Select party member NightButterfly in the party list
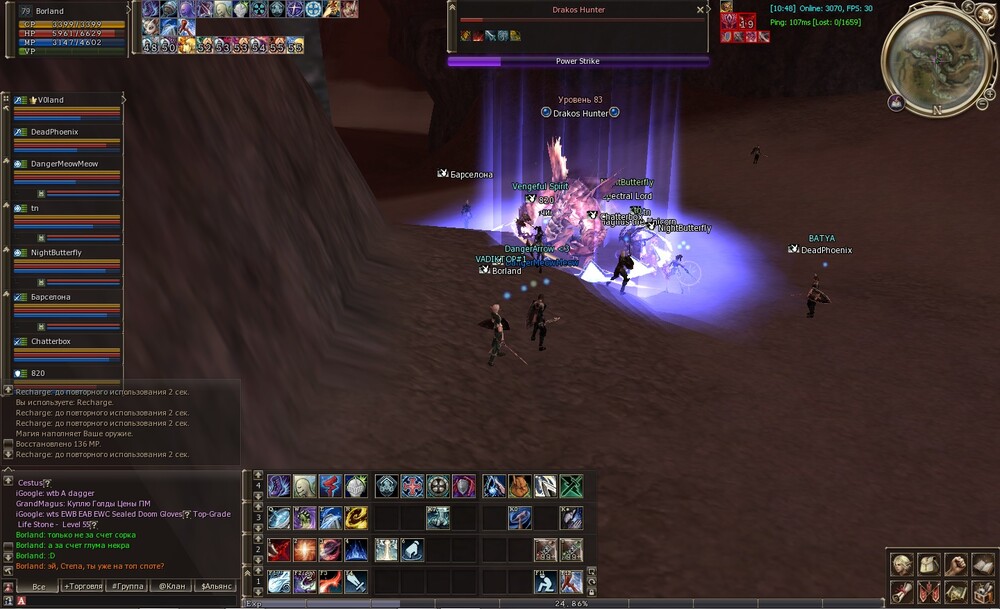 pyautogui.click(x=56, y=253)
